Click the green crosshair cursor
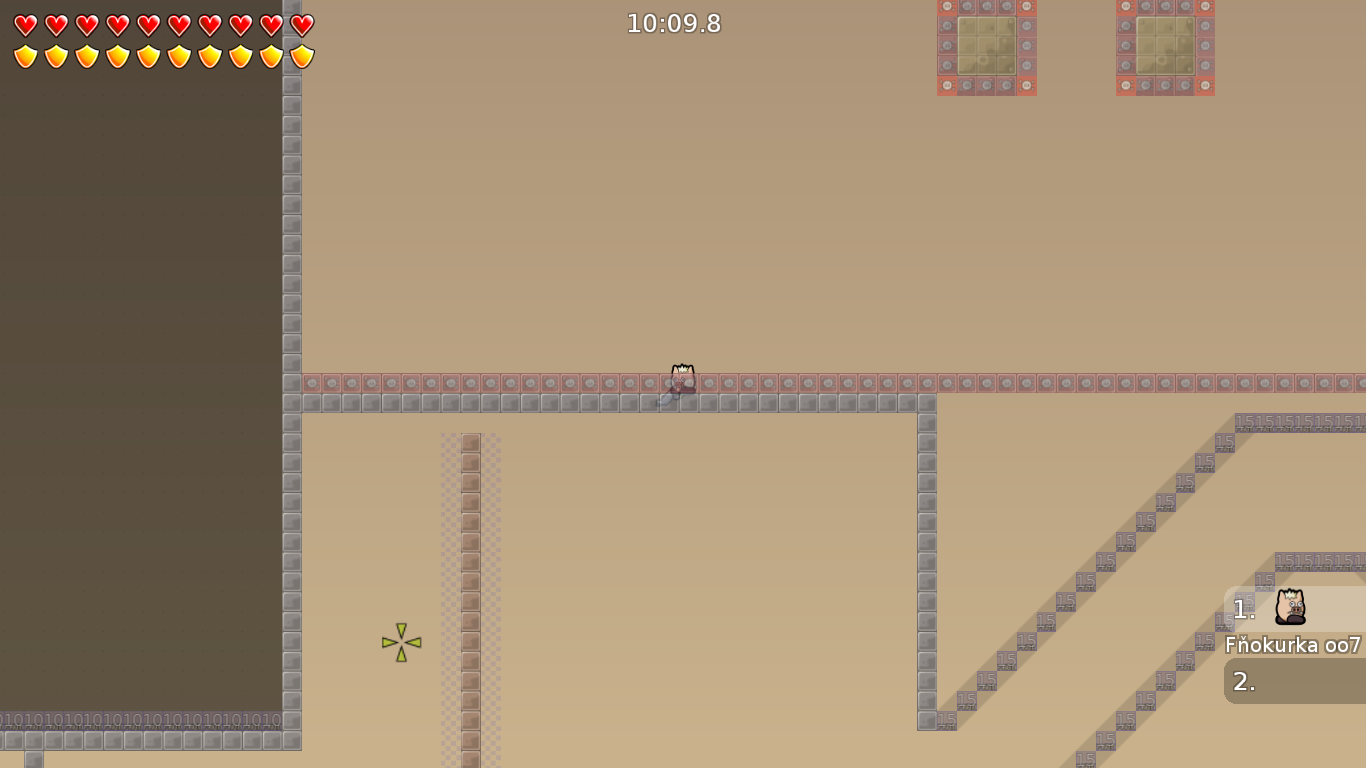The width and height of the screenshot is (1366, 768). click(x=401, y=641)
